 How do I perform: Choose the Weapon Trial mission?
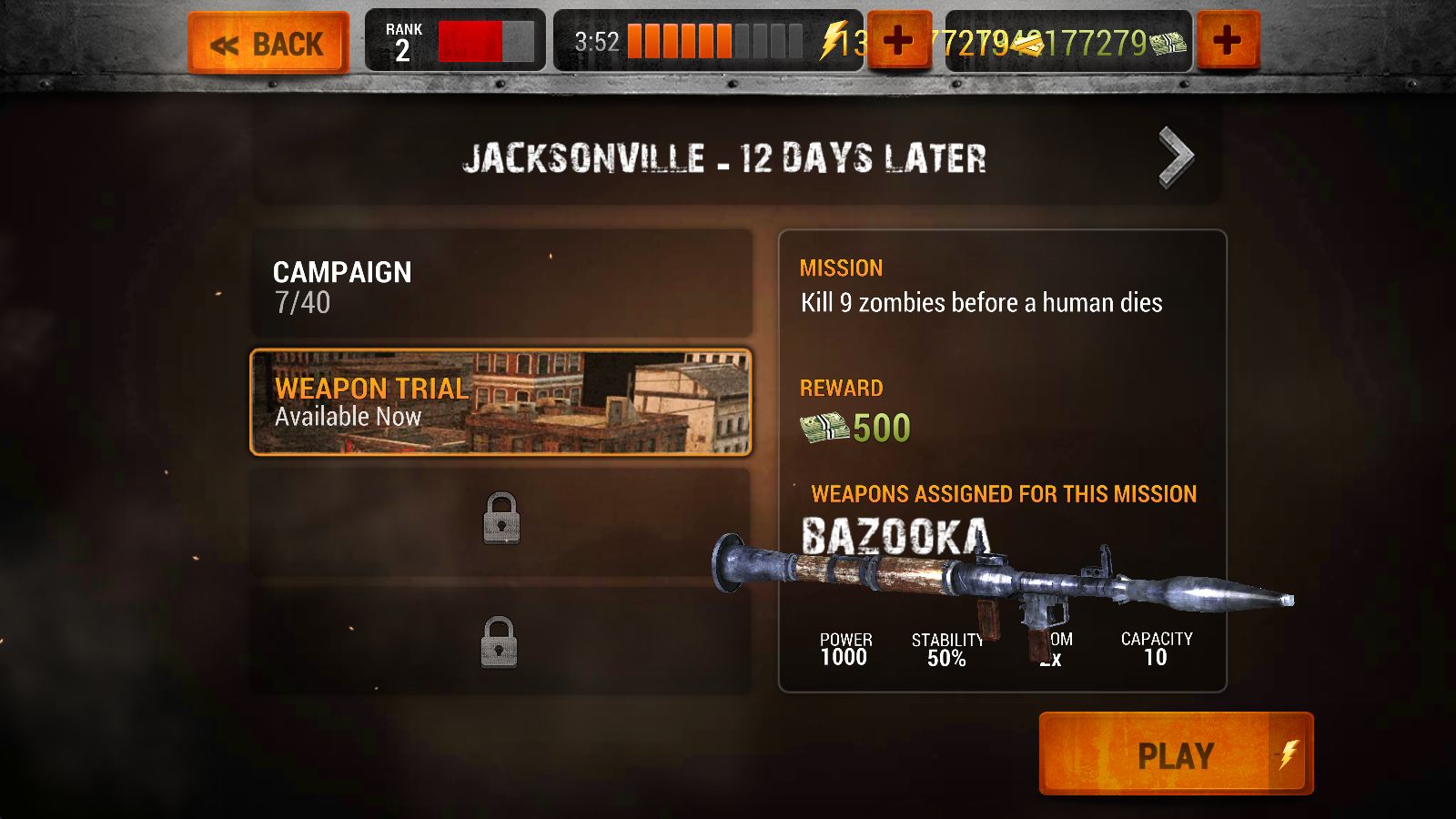[500, 401]
